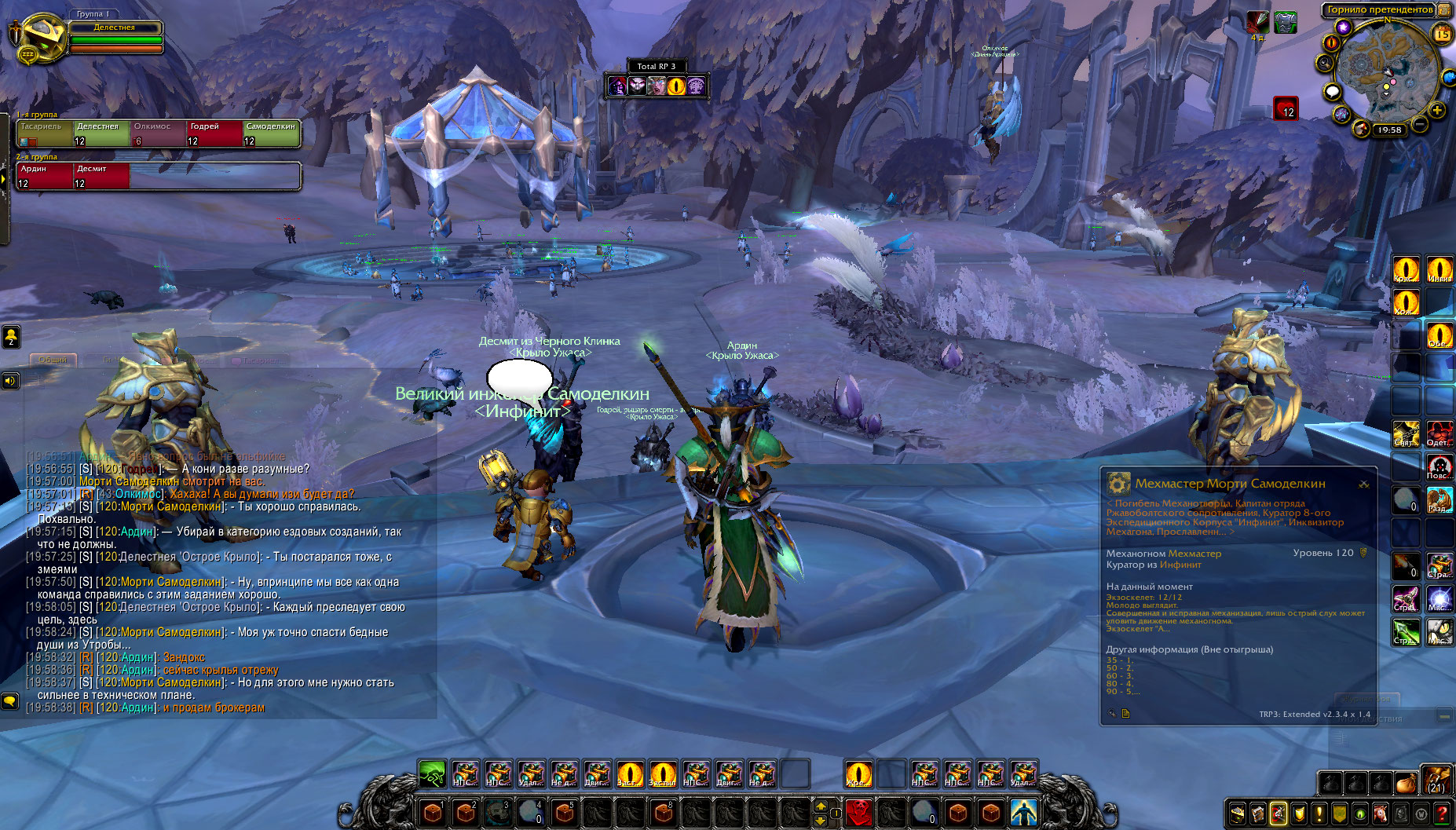The width and height of the screenshot is (1456, 830).
Task: Zoom in the minimap with the plus button
Action: coord(1437,111)
